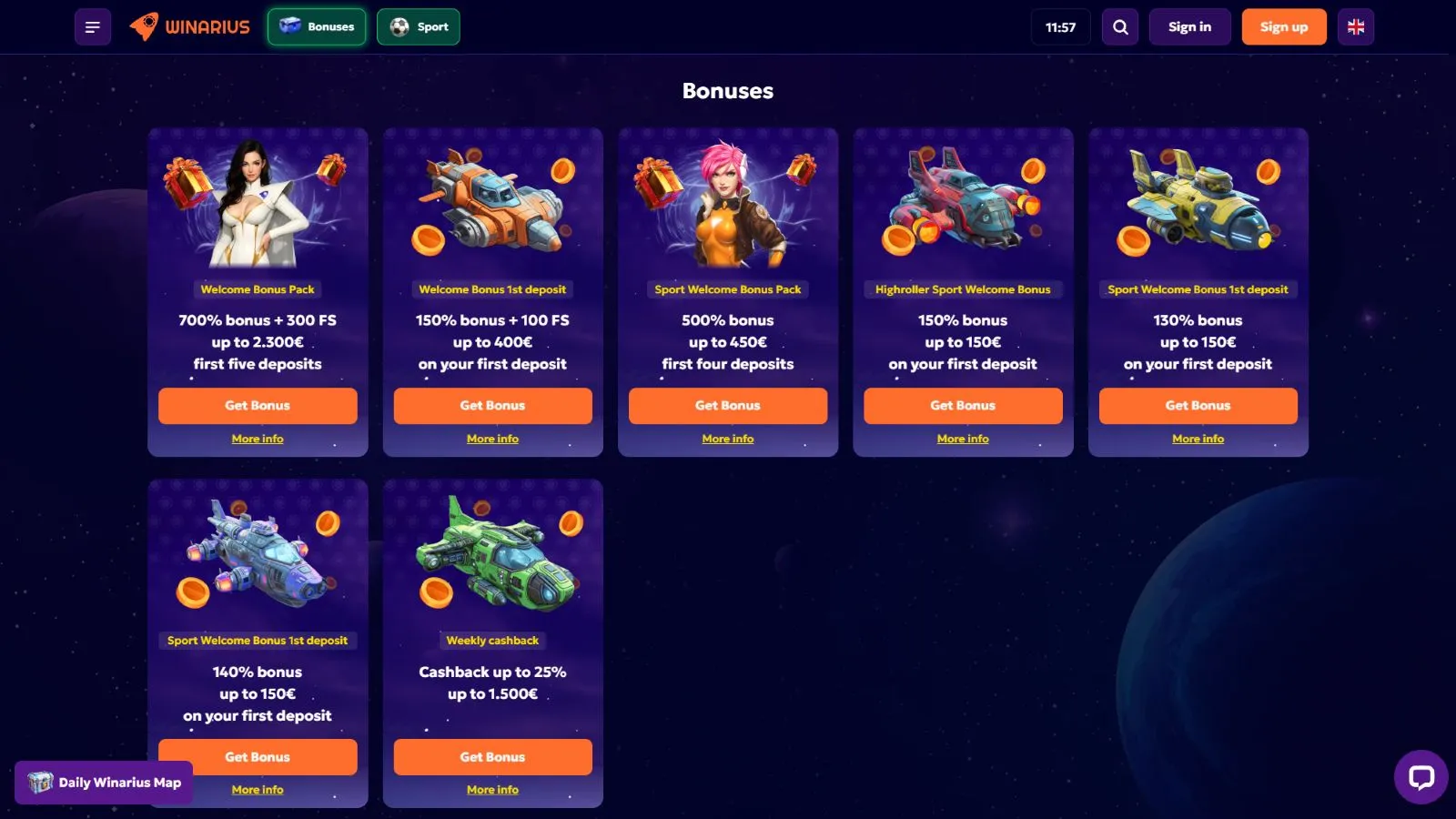The image size is (1456, 819).
Task: Switch to the Bonuses tab
Action: [x=317, y=27]
